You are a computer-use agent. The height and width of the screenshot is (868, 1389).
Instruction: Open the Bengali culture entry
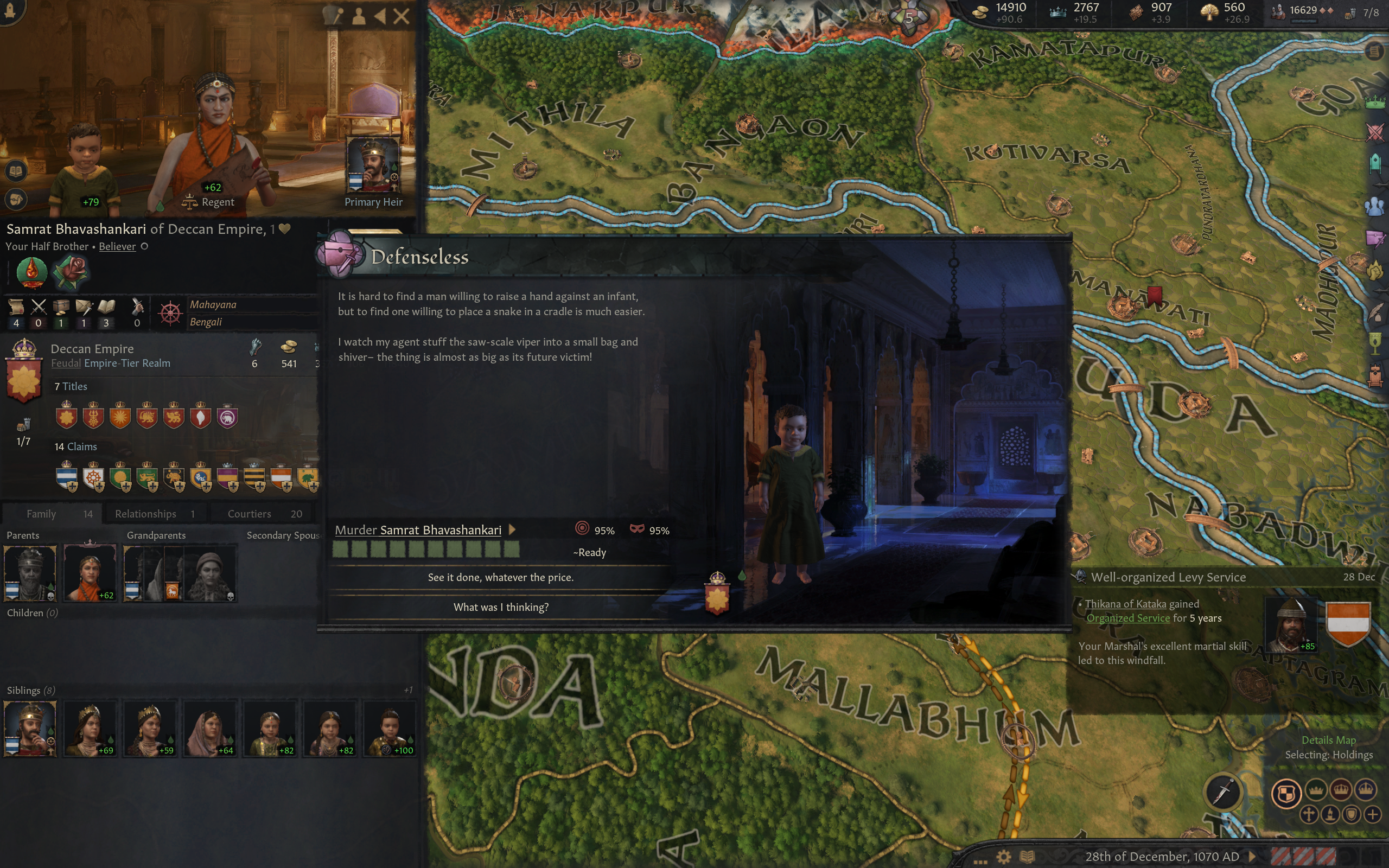206,322
